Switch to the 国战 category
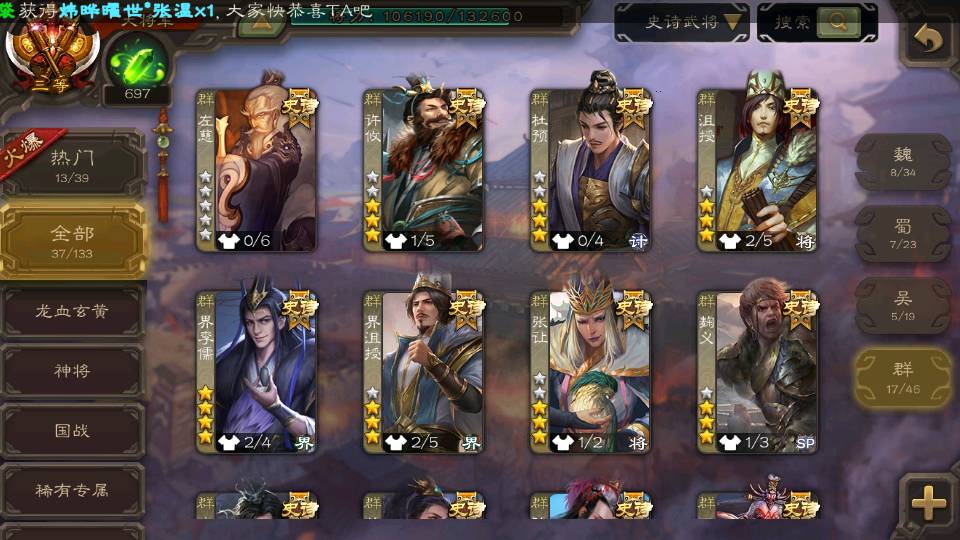 pyautogui.click(x=72, y=431)
